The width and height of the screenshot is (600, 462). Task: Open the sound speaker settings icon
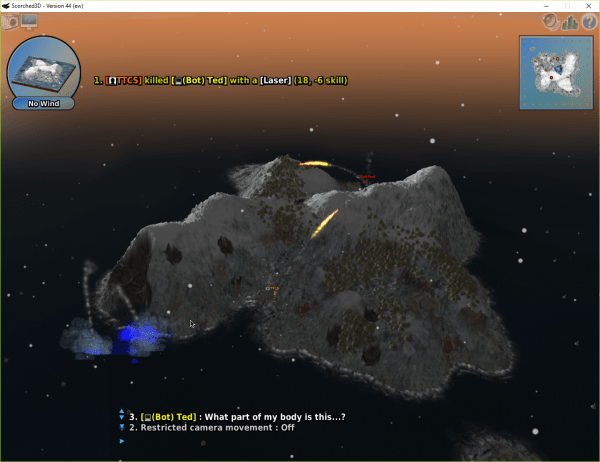550,21
